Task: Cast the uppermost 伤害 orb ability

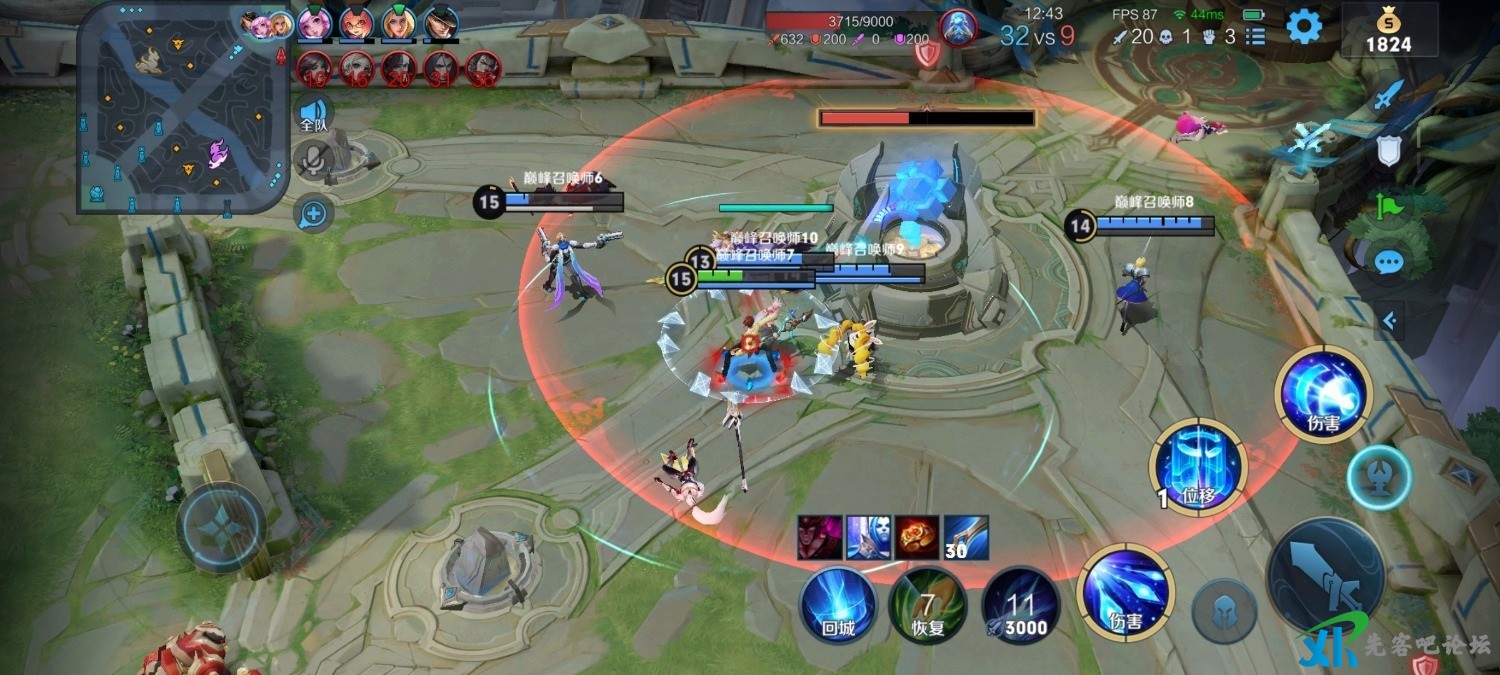Action: (x=1323, y=393)
